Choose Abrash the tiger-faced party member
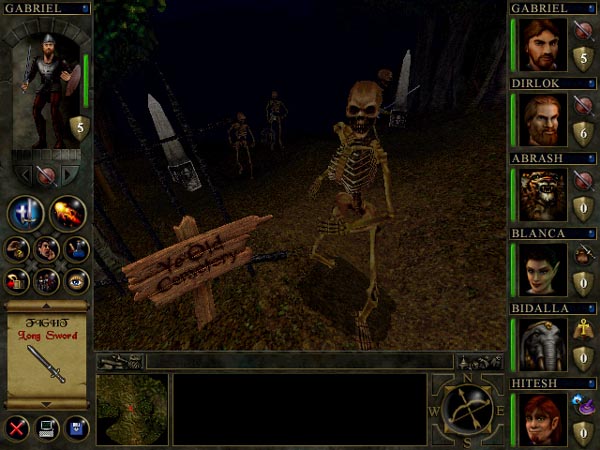 [541, 195]
